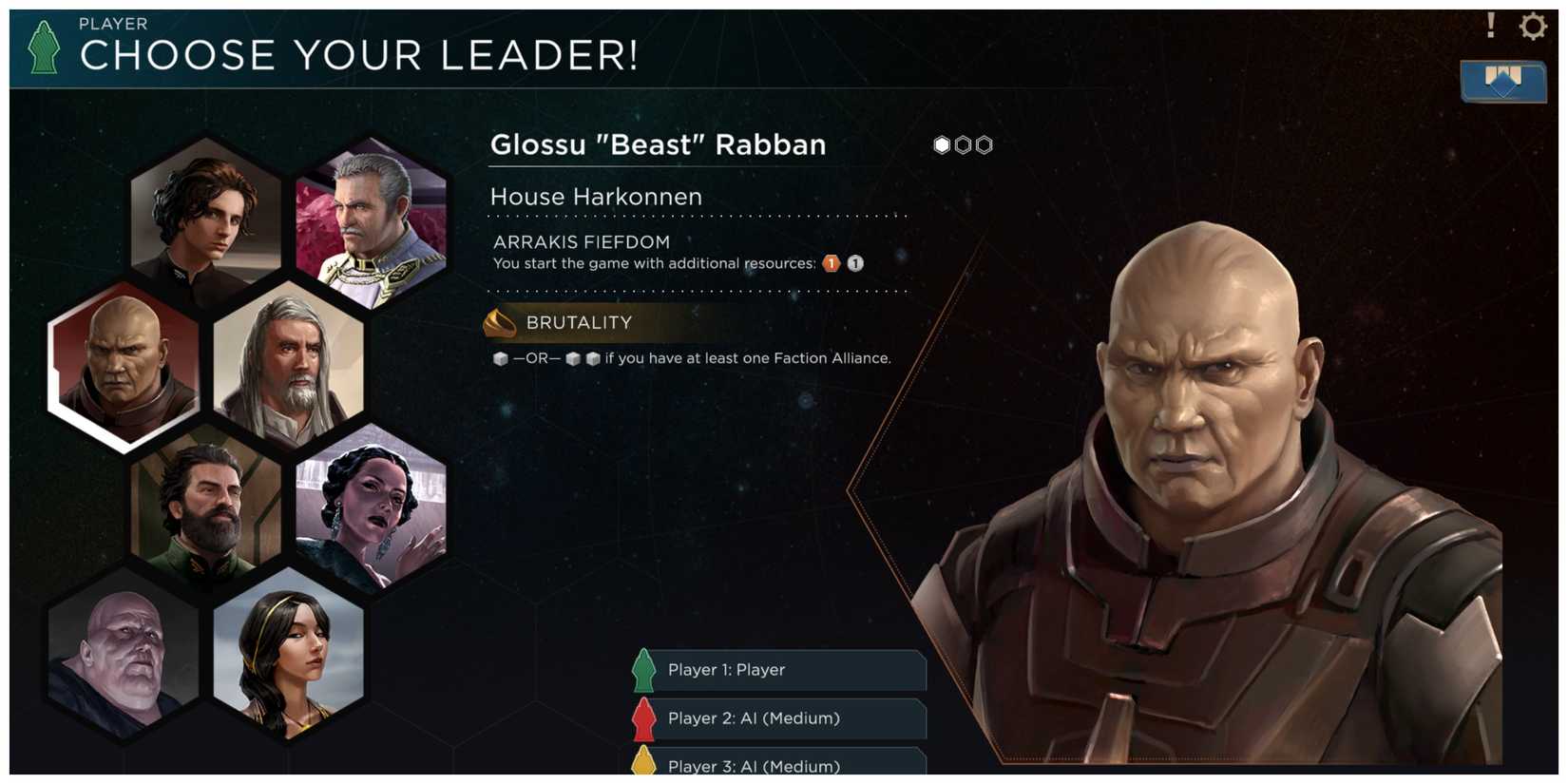Select the first hexagon page indicator
The width and height of the screenshot is (1568, 784).
pyautogui.click(x=941, y=144)
